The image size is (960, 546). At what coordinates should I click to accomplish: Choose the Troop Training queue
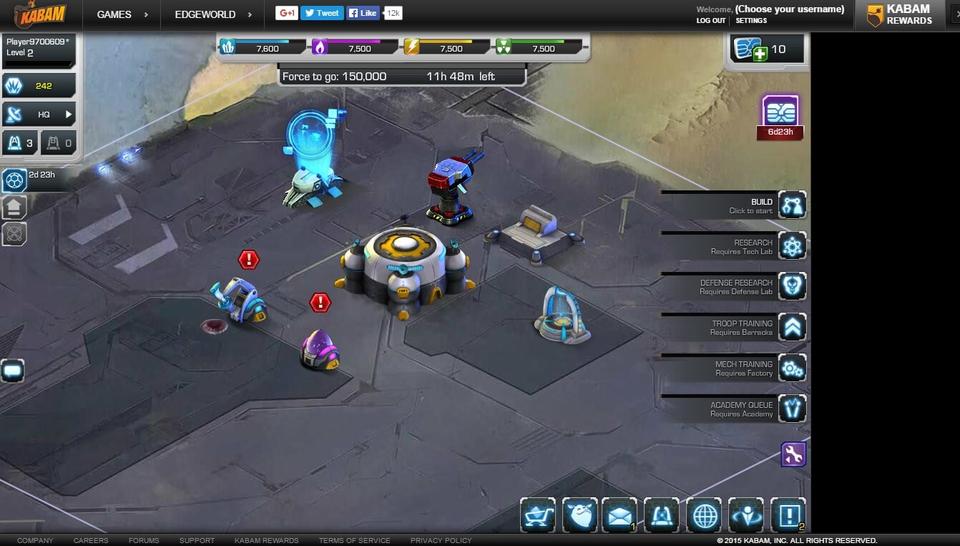click(x=792, y=327)
